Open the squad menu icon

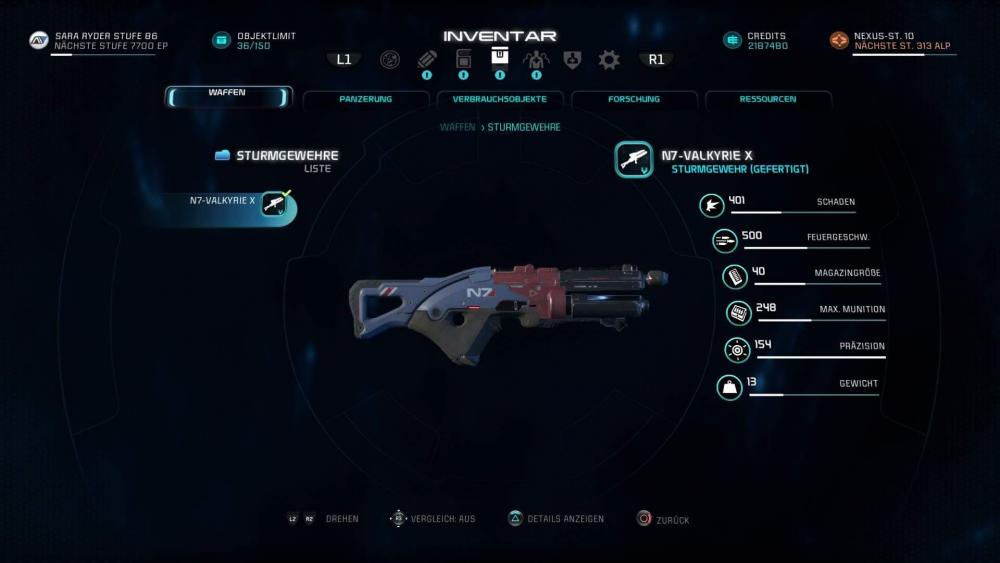[536, 60]
